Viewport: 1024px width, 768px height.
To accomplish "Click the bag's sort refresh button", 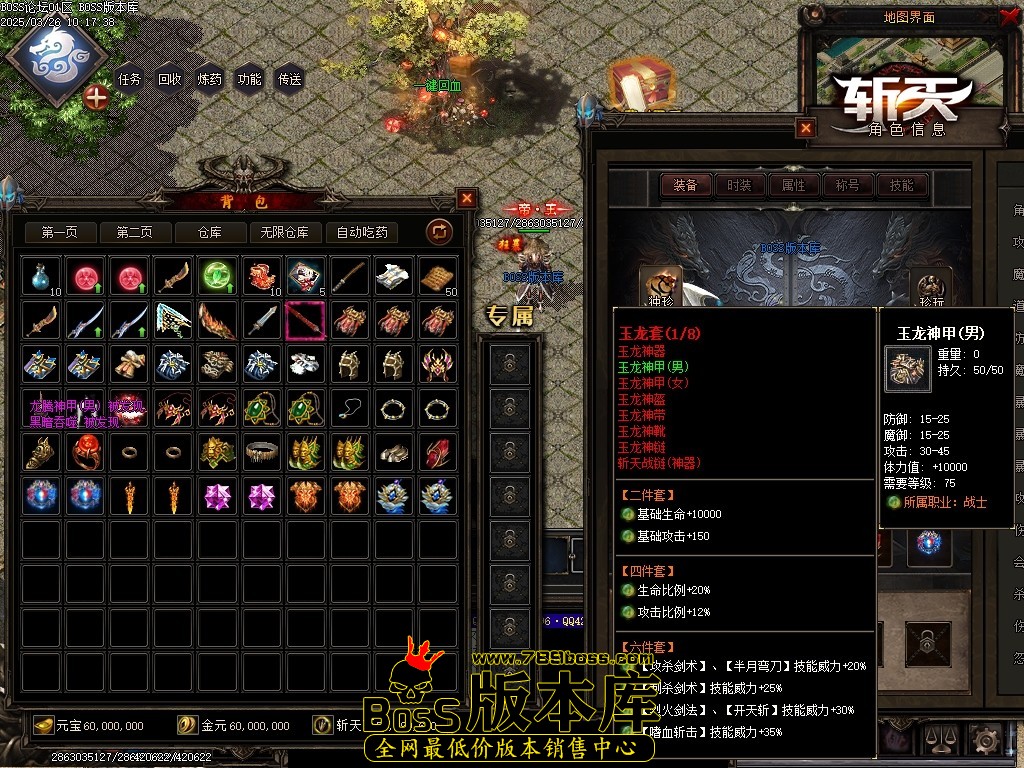I will tap(439, 232).
